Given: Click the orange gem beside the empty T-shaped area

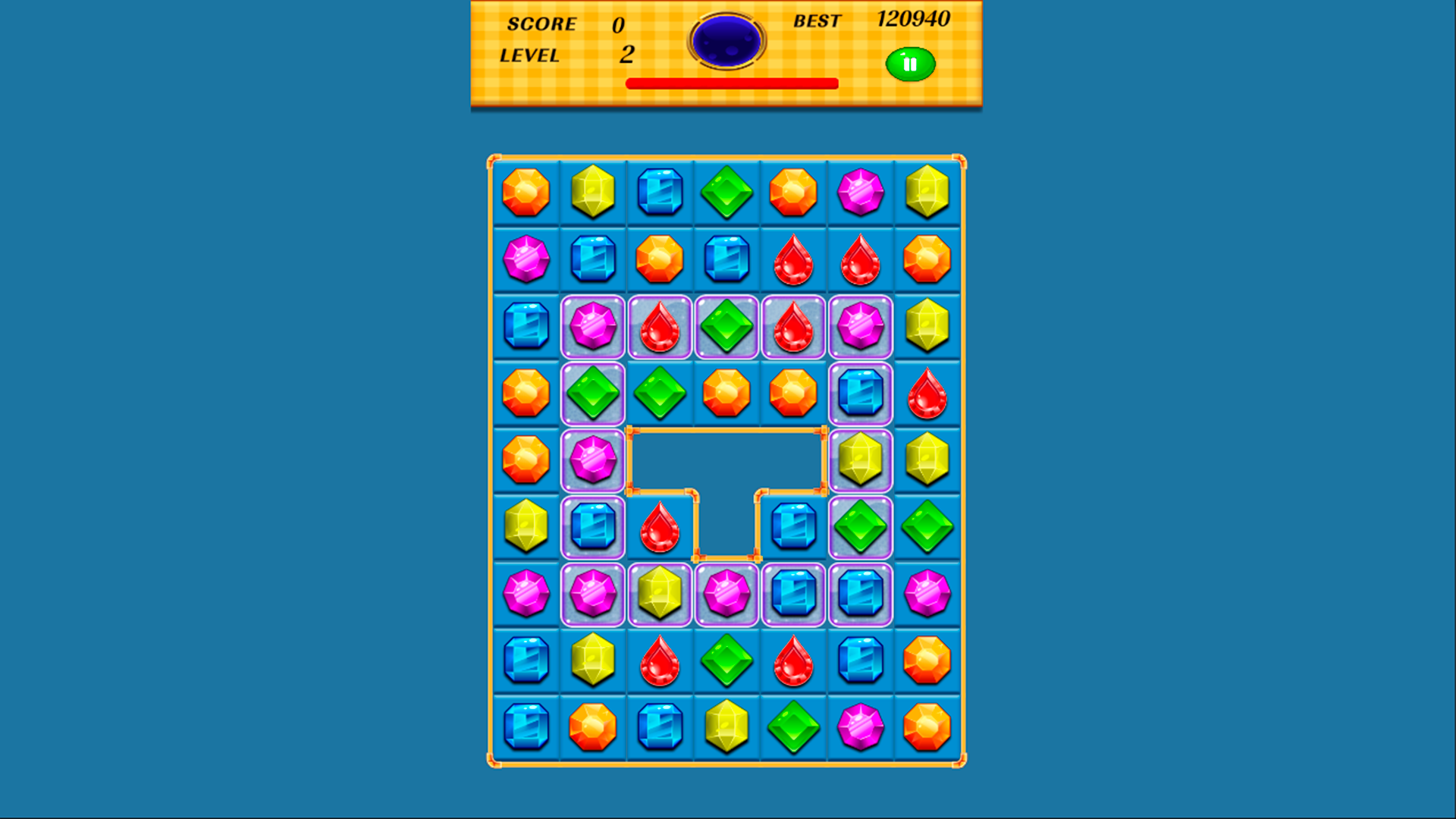Looking at the screenshot, I should 527,460.
